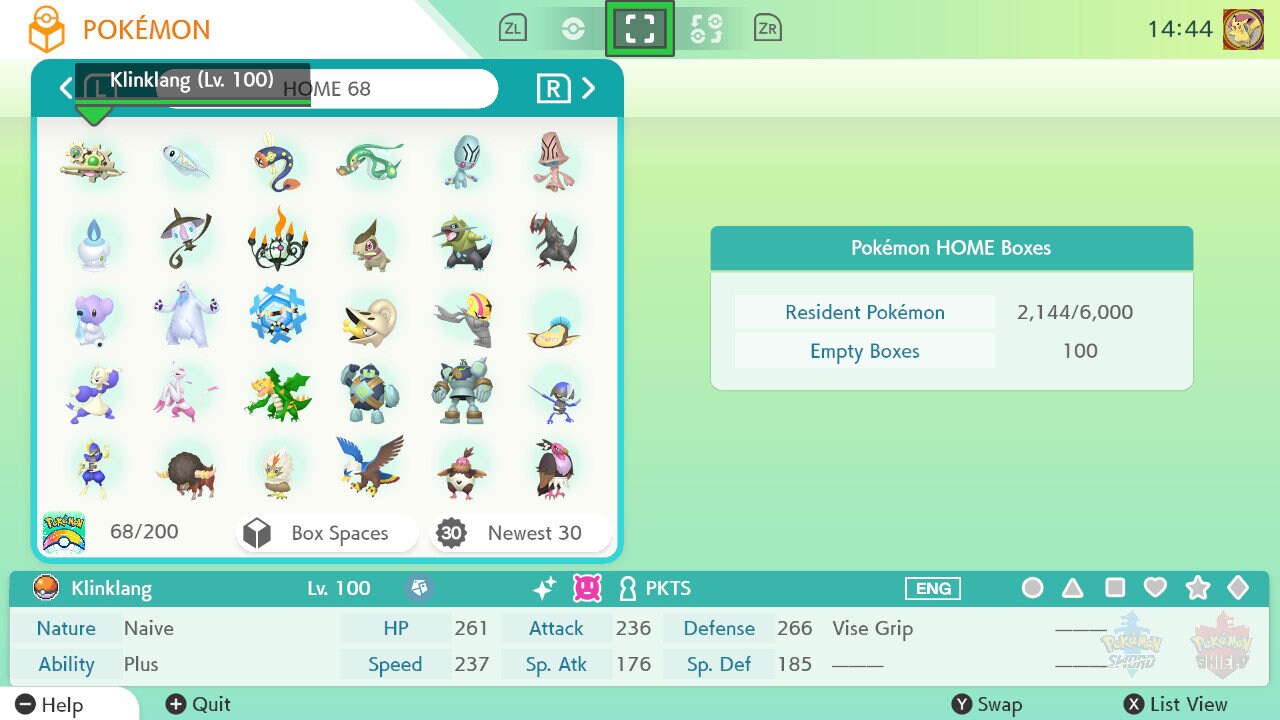Select Chandelure in the box
The image size is (1280, 720).
tap(278, 238)
